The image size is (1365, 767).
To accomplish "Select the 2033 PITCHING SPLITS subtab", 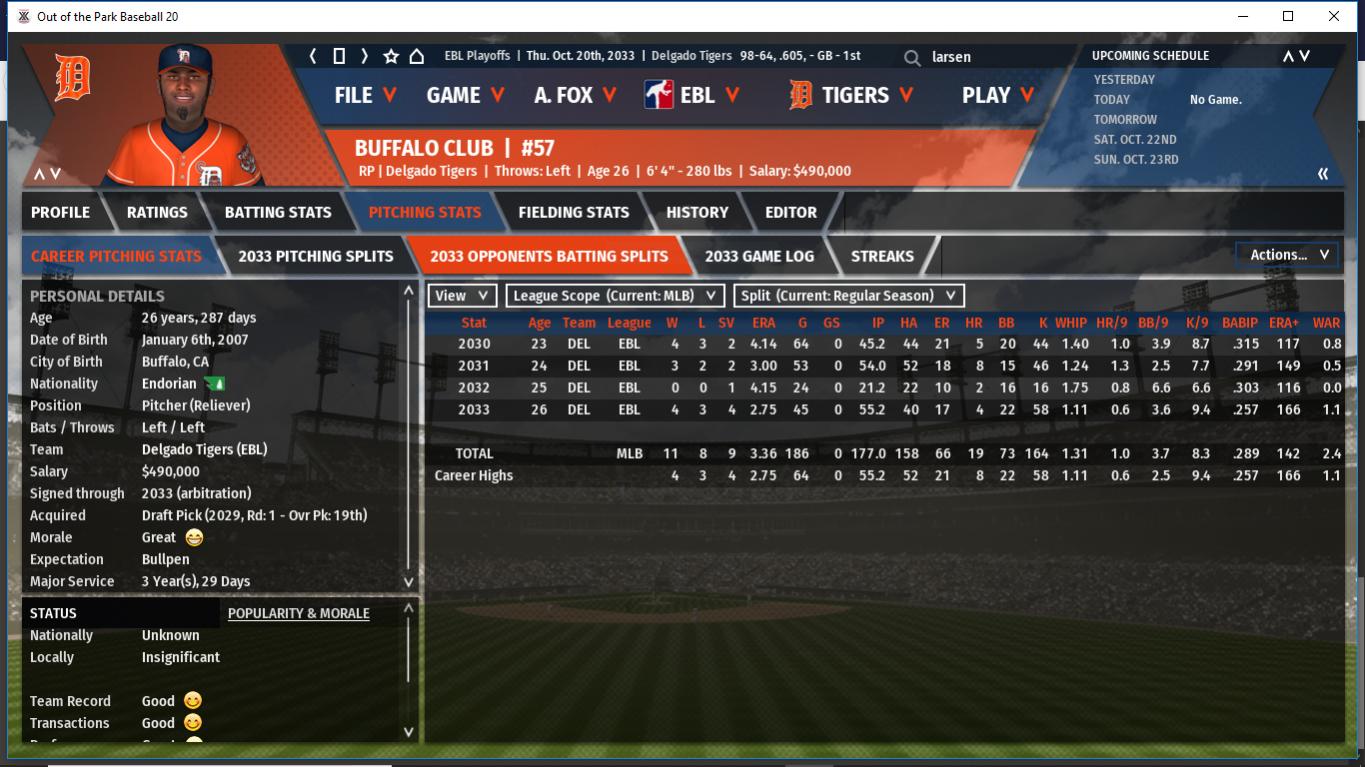I will (x=316, y=256).
